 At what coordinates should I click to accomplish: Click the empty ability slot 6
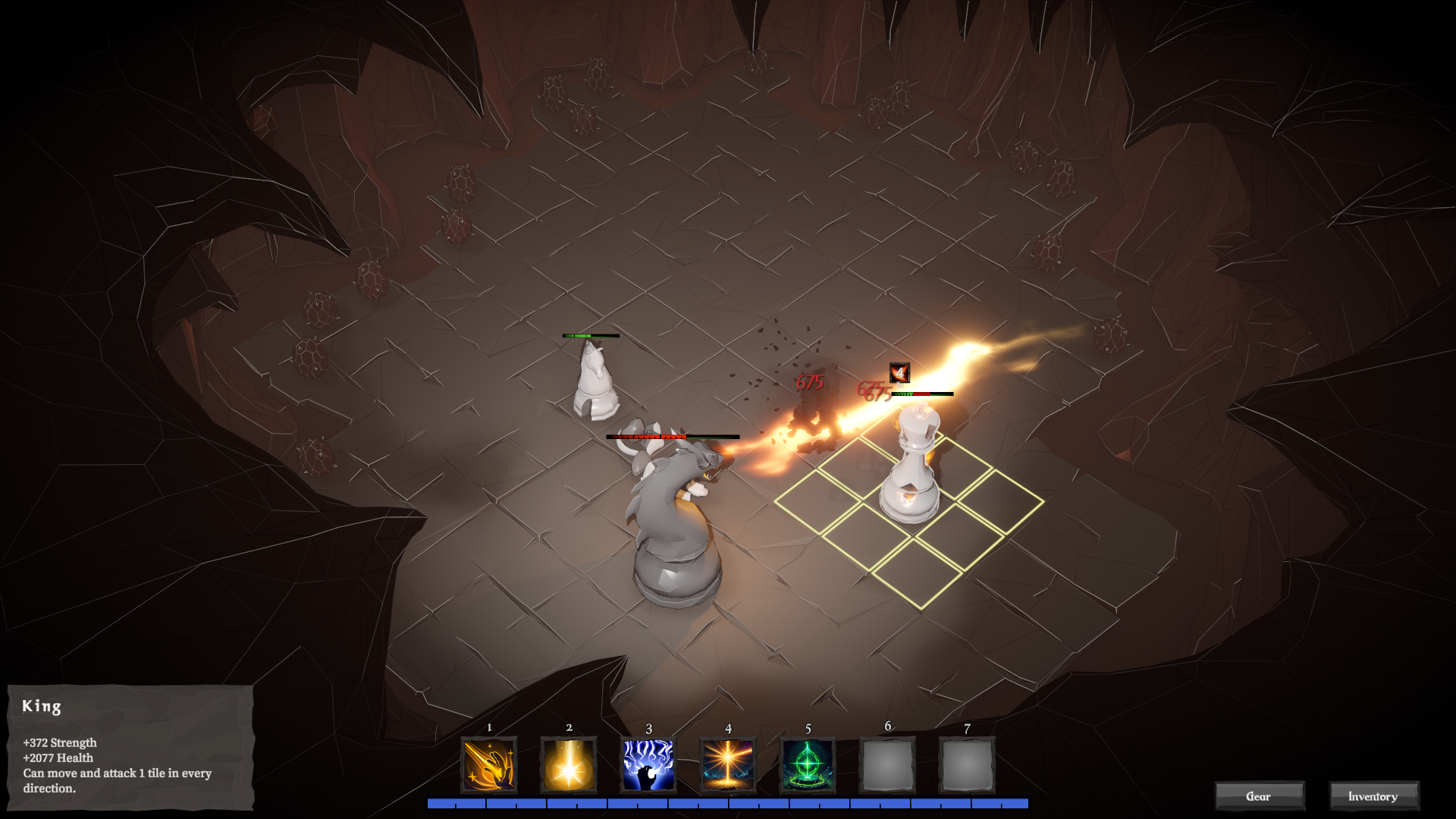point(887,765)
